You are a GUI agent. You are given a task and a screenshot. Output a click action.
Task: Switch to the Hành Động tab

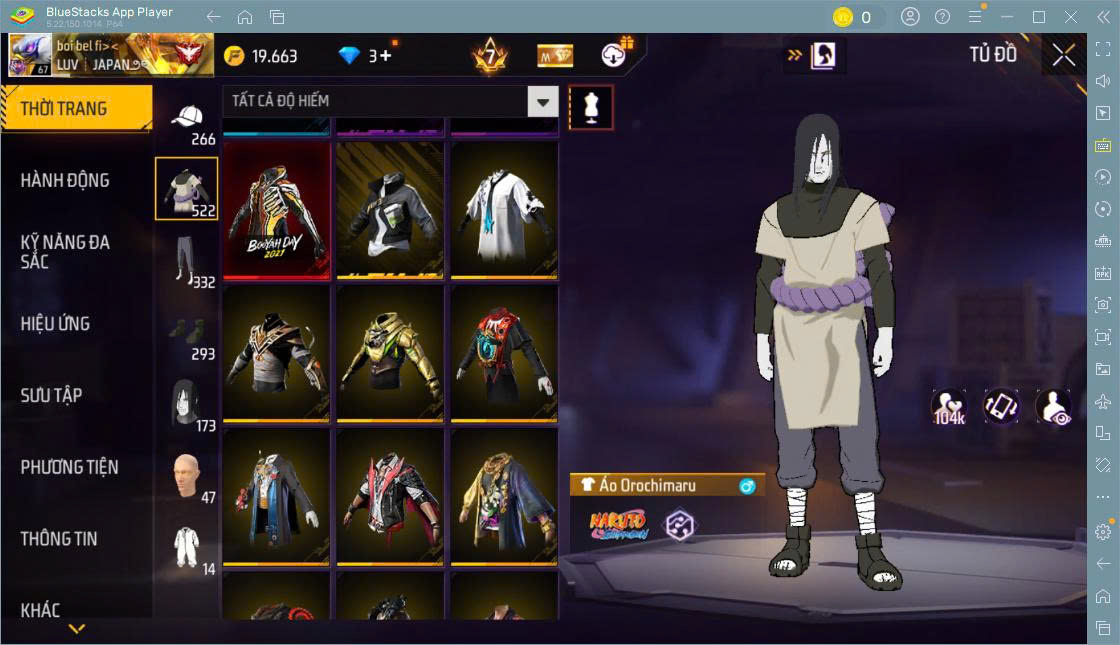click(x=65, y=181)
